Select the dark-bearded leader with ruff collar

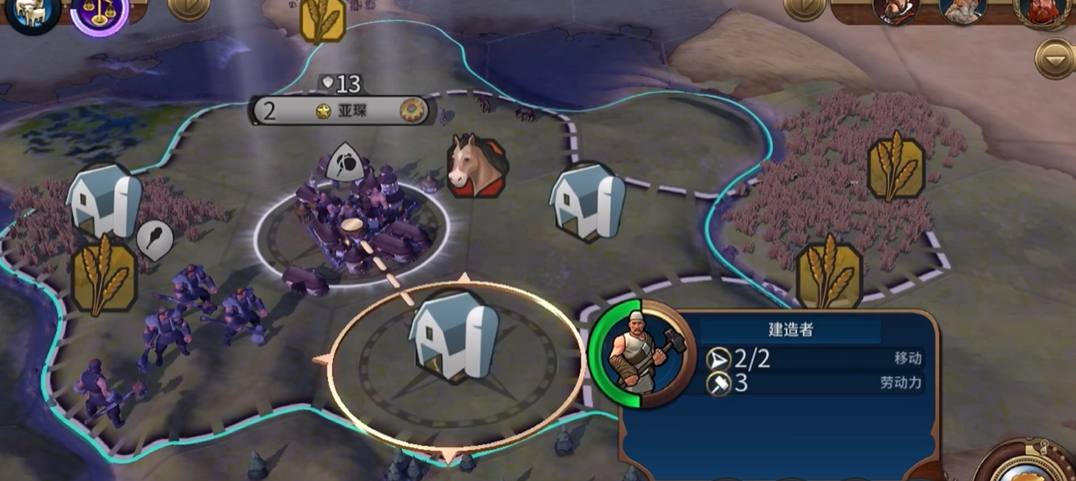point(895,10)
